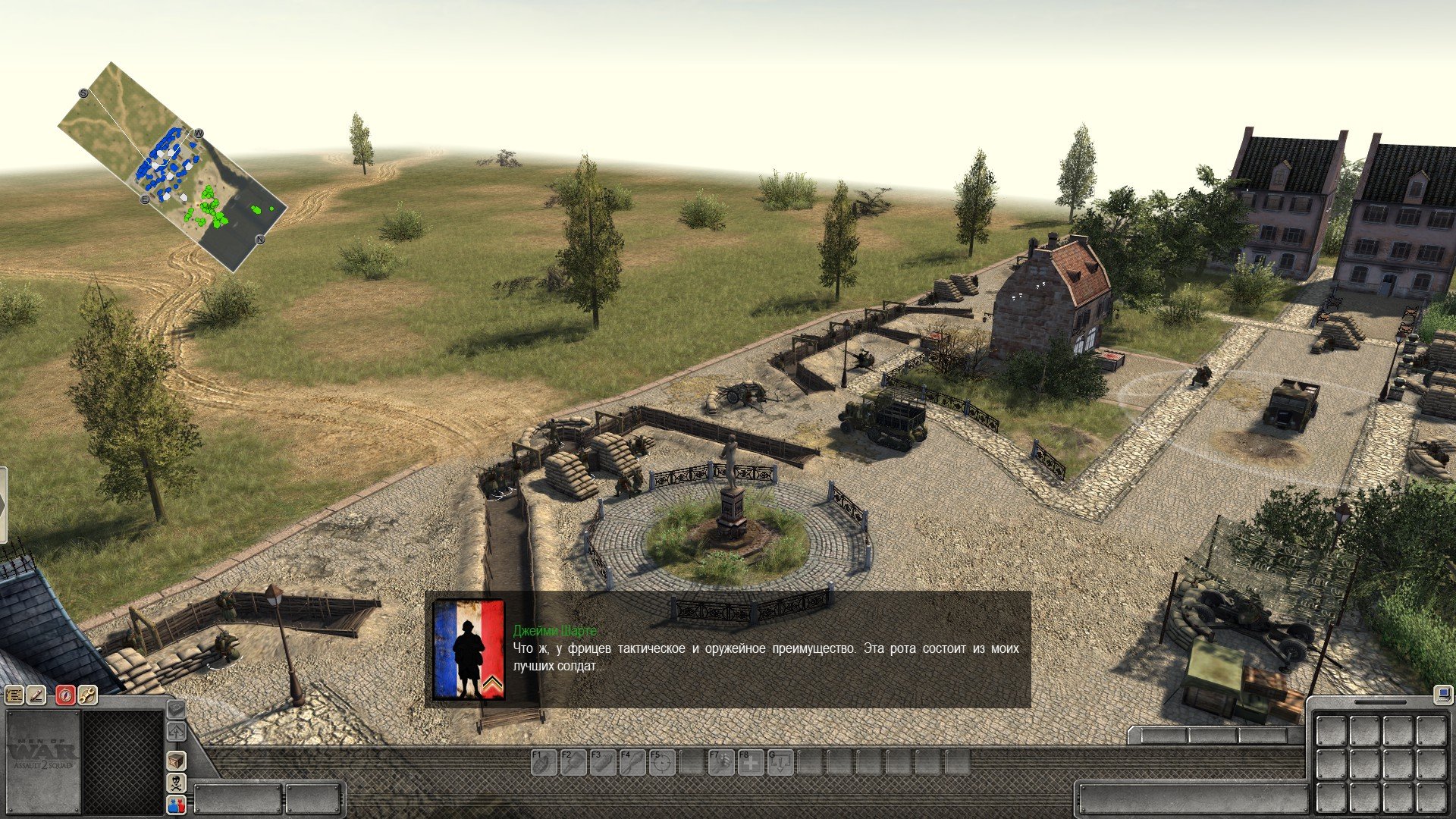Open the computer monitor icon
Image resolution: width=1456 pixels, height=819 pixels.
tap(1442, 692)
